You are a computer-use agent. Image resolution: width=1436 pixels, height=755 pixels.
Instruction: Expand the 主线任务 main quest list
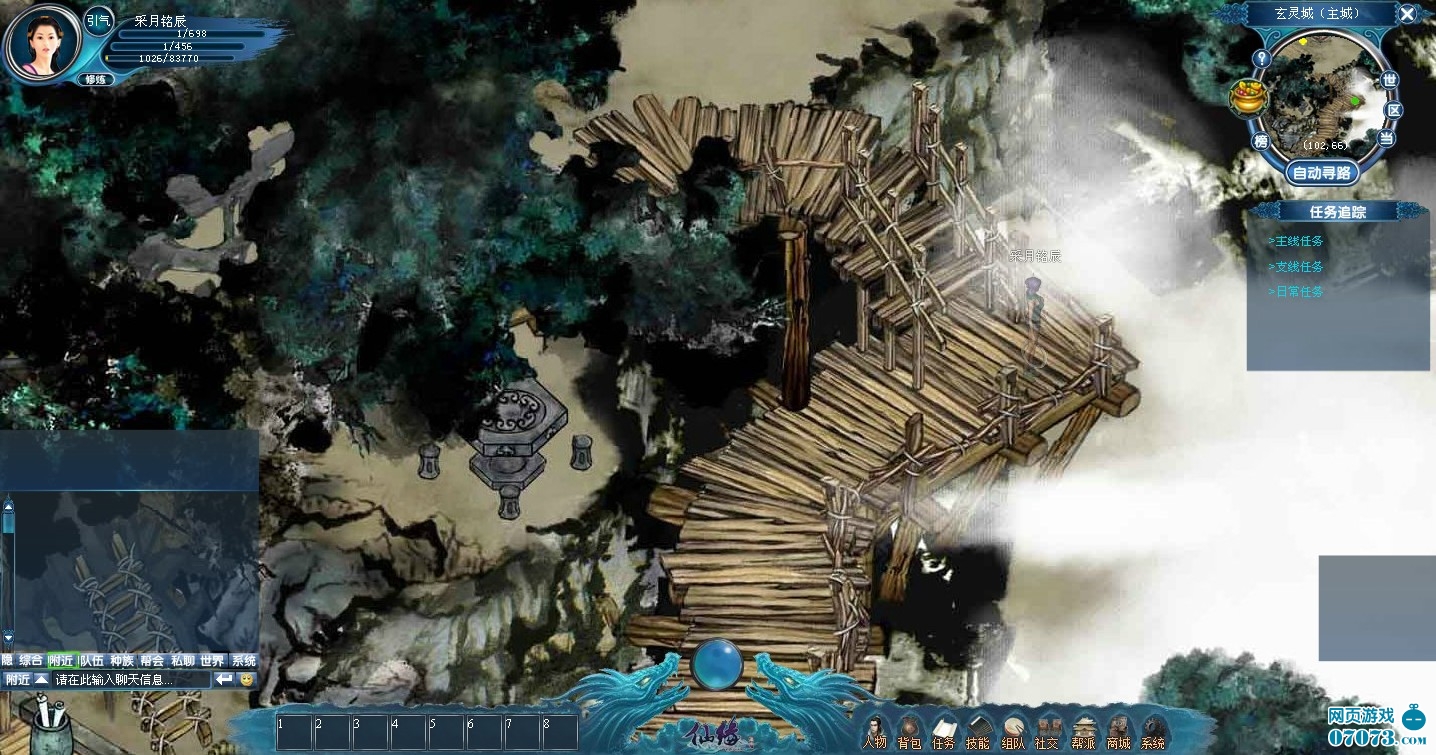tap(1296, 241)
